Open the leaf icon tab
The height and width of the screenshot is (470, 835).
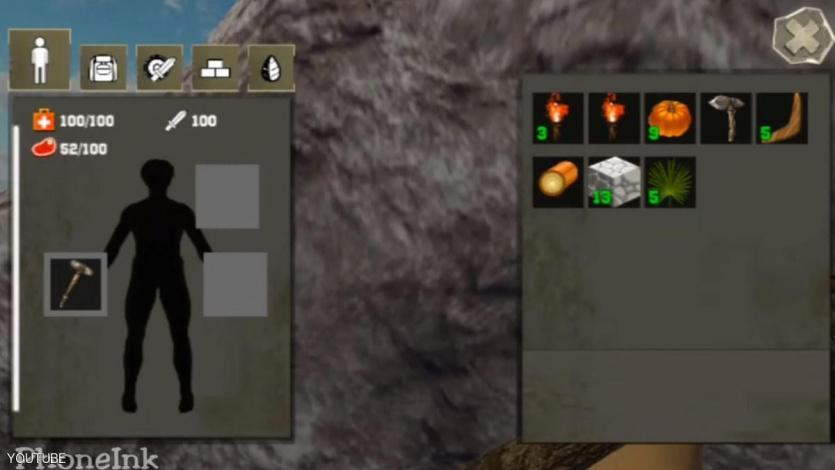point(271,67)
